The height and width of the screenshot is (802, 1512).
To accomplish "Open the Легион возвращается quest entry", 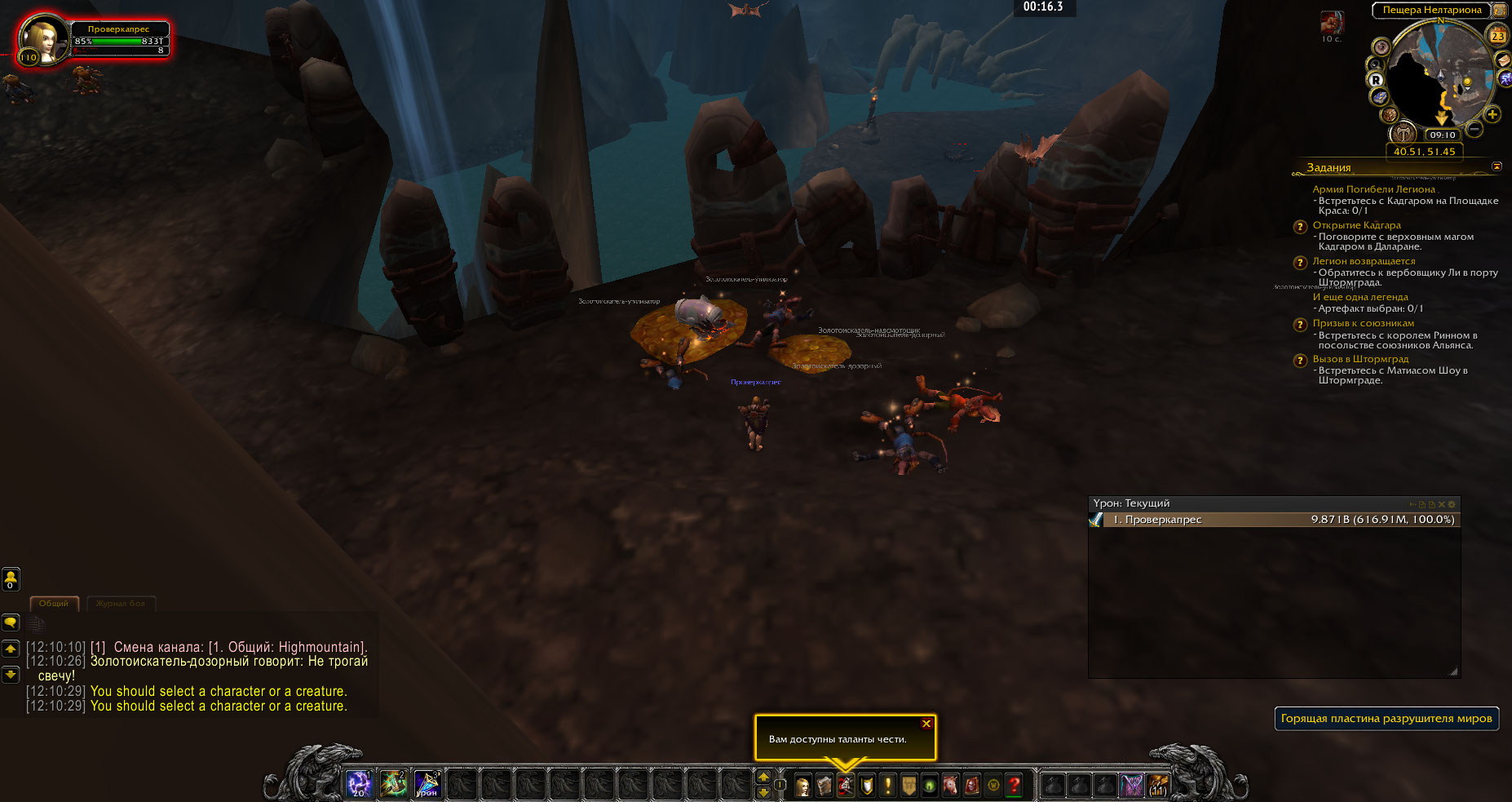I will point(1364,261).
